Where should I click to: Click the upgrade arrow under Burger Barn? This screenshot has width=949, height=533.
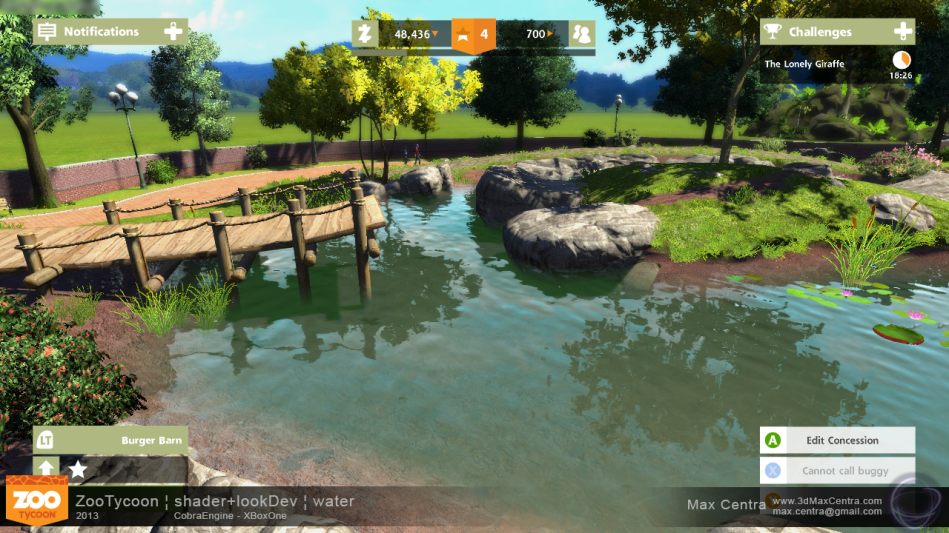[46, 467]
